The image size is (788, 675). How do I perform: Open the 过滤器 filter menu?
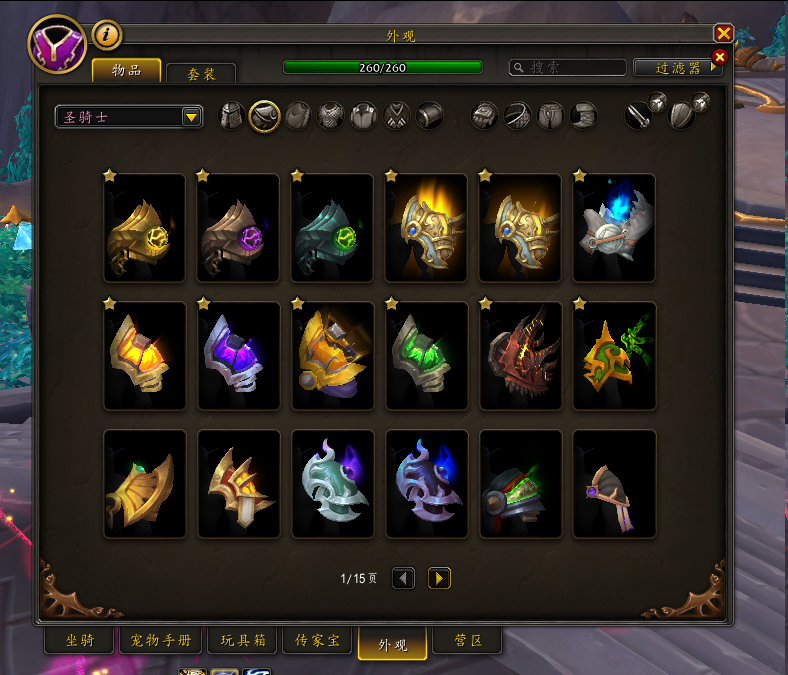[678, 67]
